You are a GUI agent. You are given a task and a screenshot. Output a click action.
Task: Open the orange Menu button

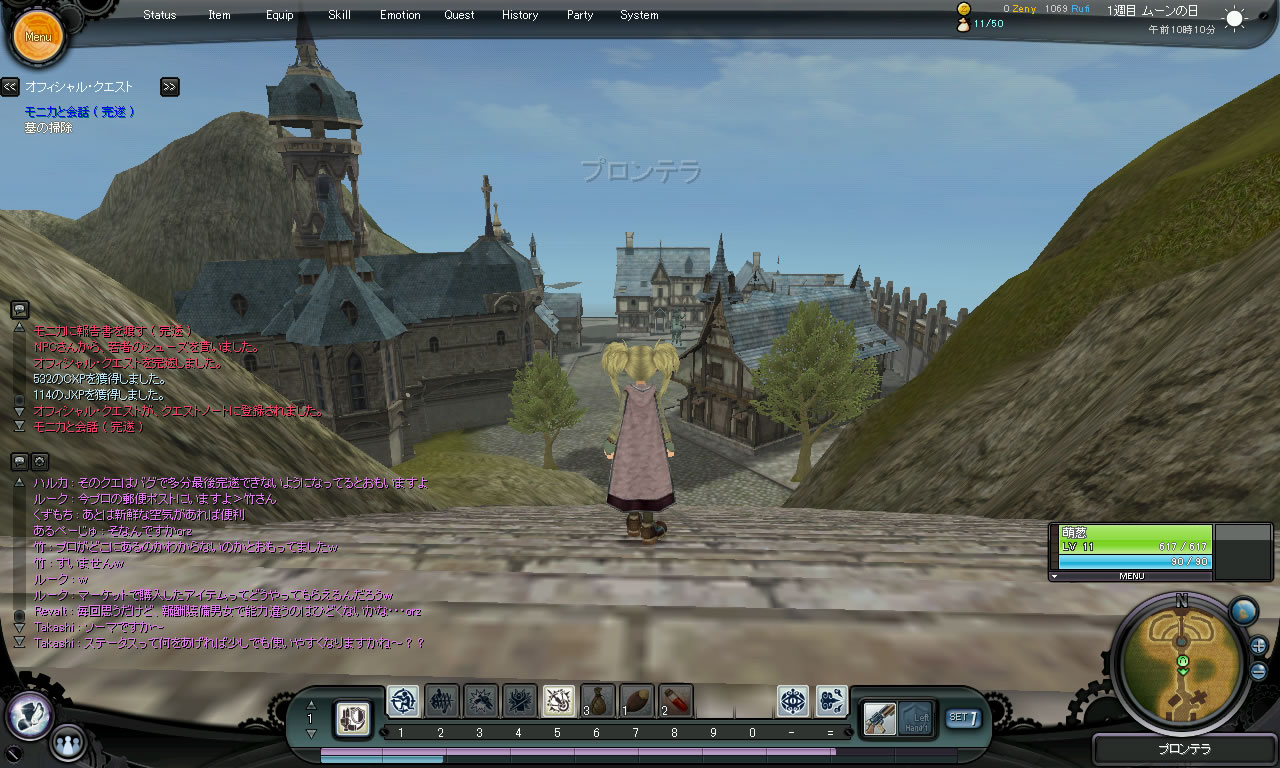coord(38,37)
